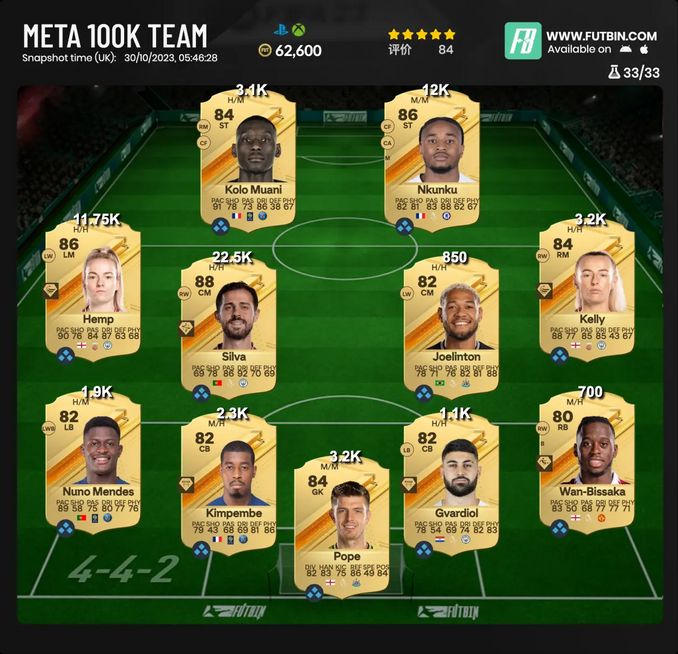Open the FUTBIN logo link
The height and width of the screenshot is (654, 678).
point(522,41)
